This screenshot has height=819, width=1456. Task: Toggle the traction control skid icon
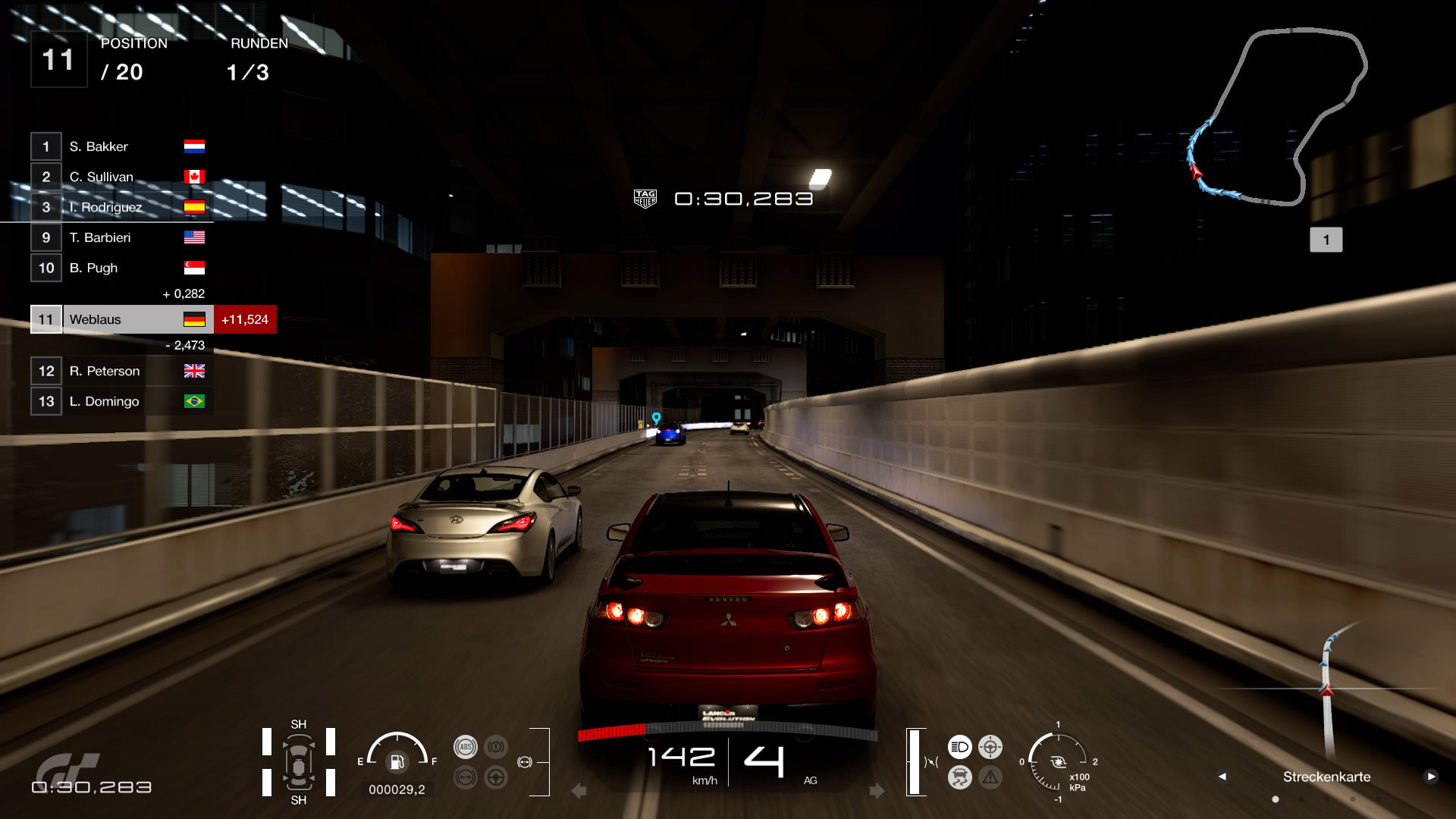click(959, 777)
